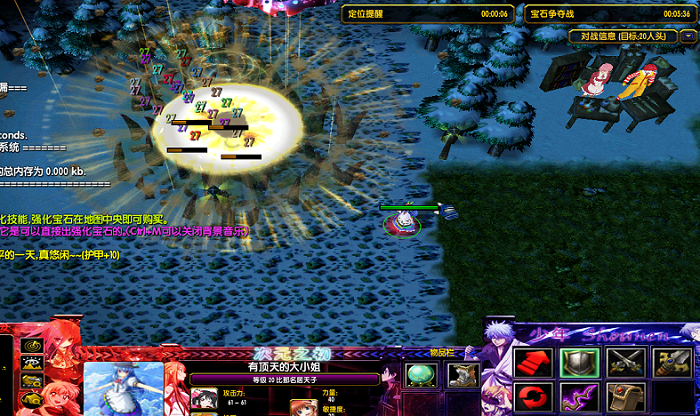Image resolution: width=700 pixels, height=416 pixels.
Task: Collapse the 对战信息 scoreboard with arrow button
Action: point(686,35)
